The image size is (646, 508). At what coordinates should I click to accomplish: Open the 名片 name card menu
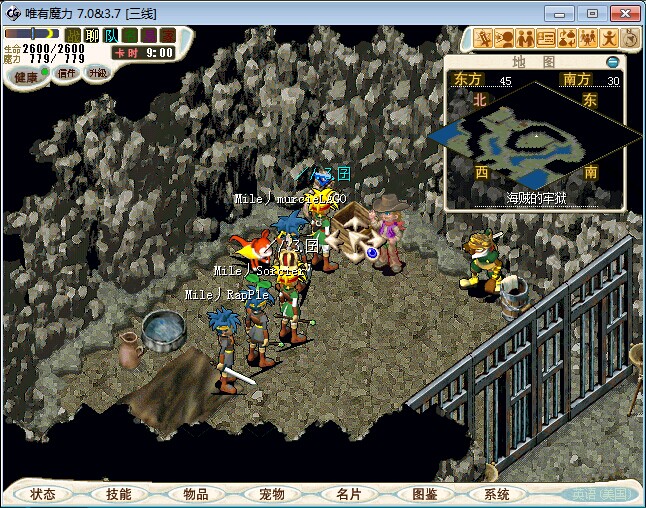[348, 494]
